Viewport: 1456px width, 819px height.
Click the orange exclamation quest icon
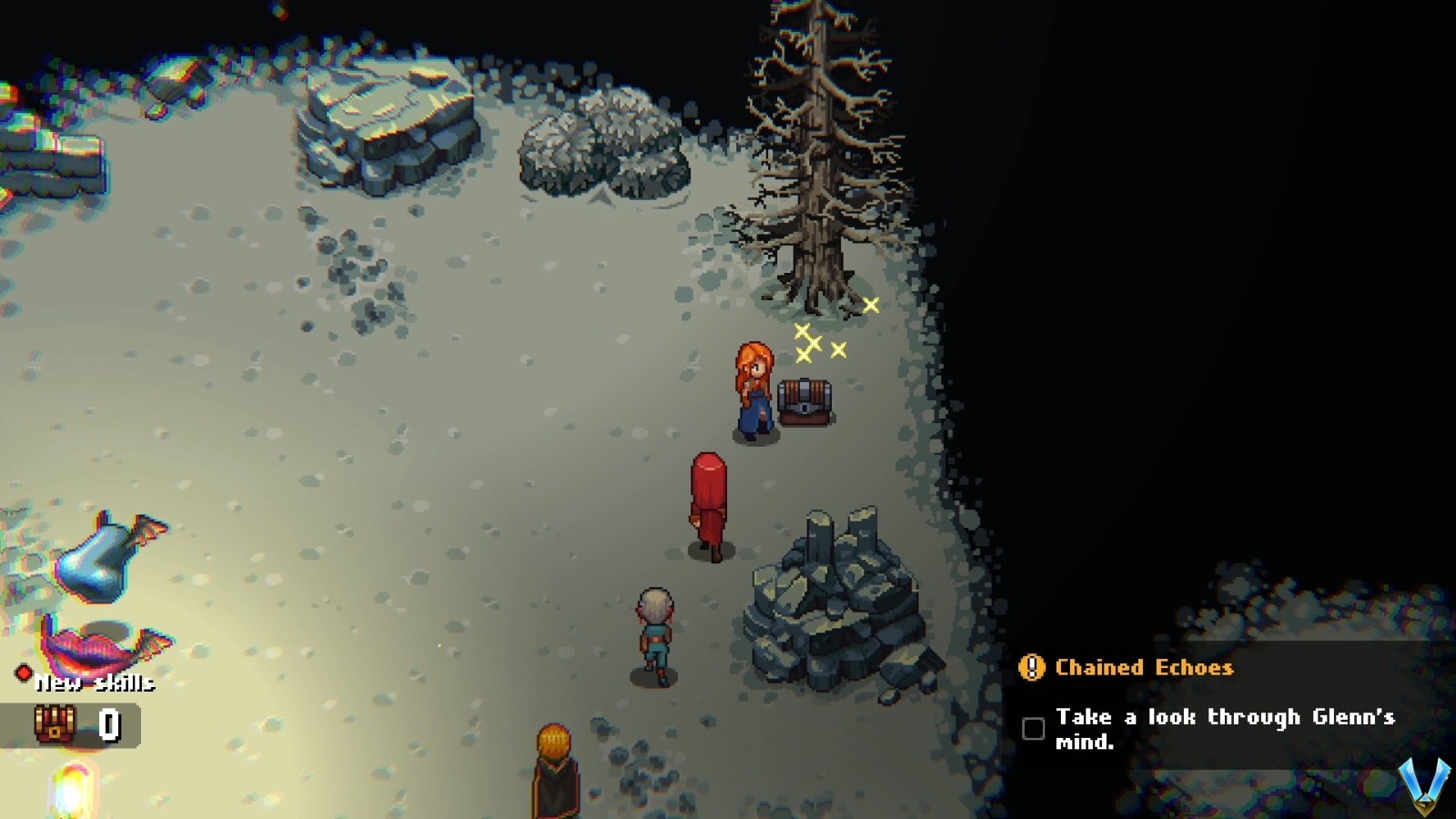tap(1033, 669)
